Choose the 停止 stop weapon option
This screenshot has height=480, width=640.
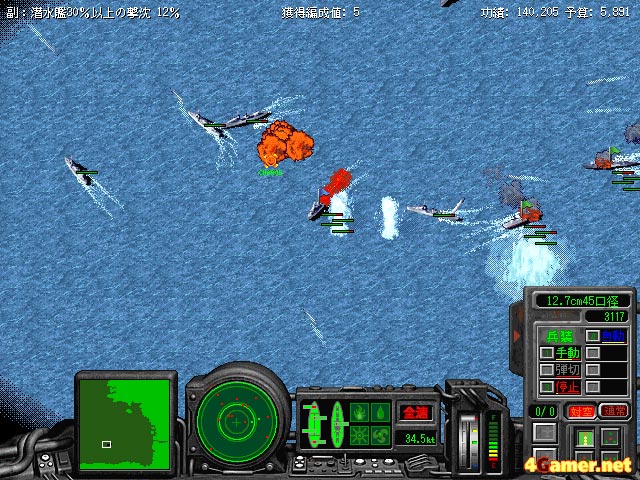pos(567,387)
